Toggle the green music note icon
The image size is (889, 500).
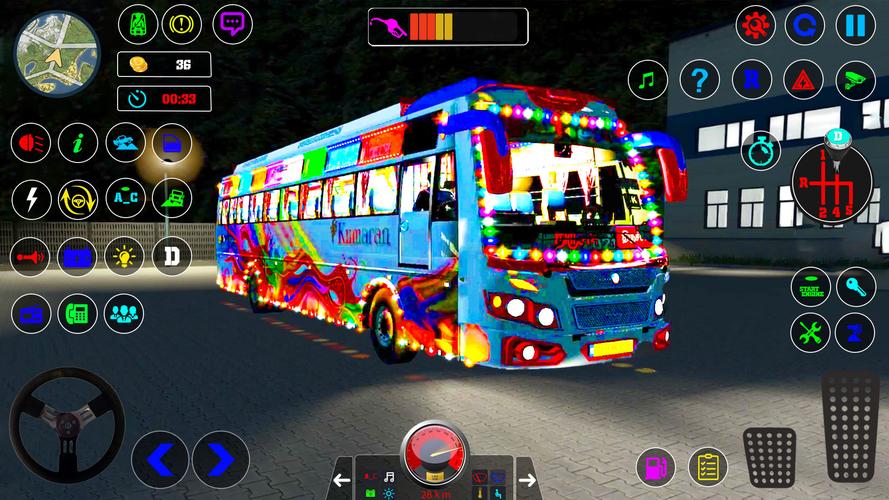point(648,79)
